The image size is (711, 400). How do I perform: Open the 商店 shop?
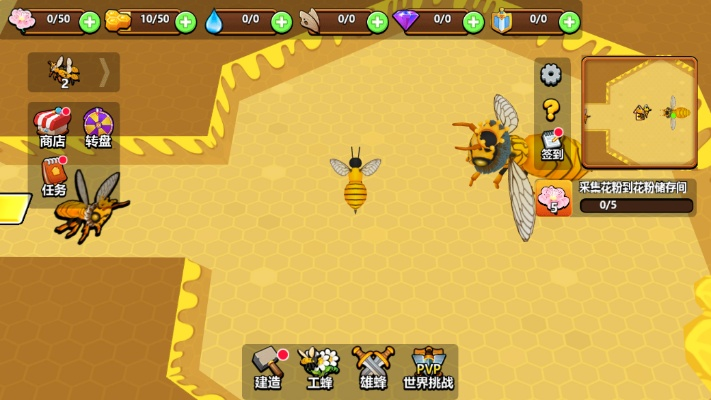(52, 128)
